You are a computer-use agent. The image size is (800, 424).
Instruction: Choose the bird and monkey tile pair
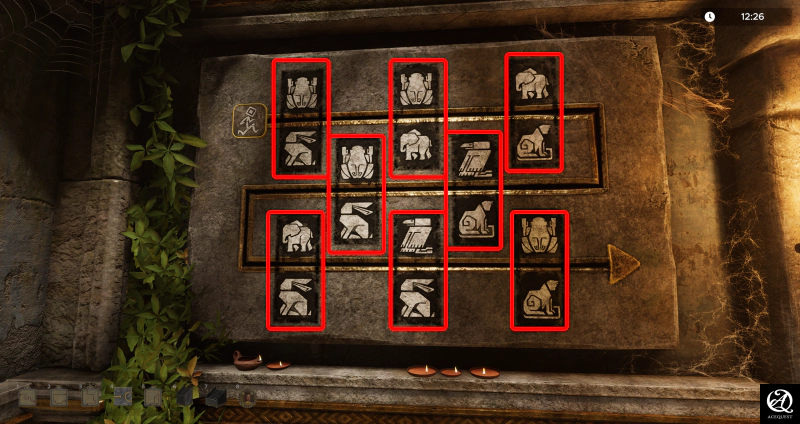point(474,190)
